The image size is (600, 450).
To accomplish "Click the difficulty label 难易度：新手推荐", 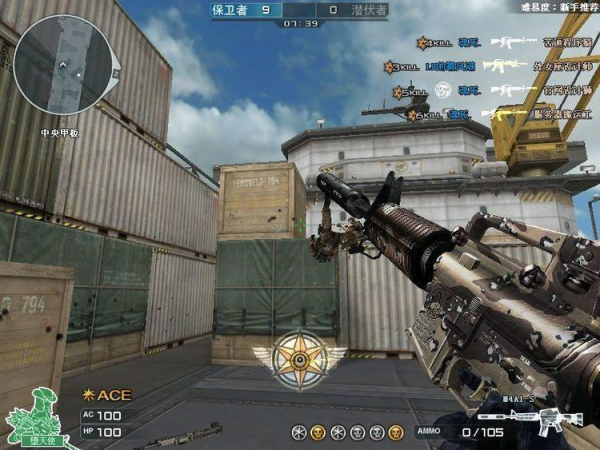I will pyautogui.click(x=555, y=7).
